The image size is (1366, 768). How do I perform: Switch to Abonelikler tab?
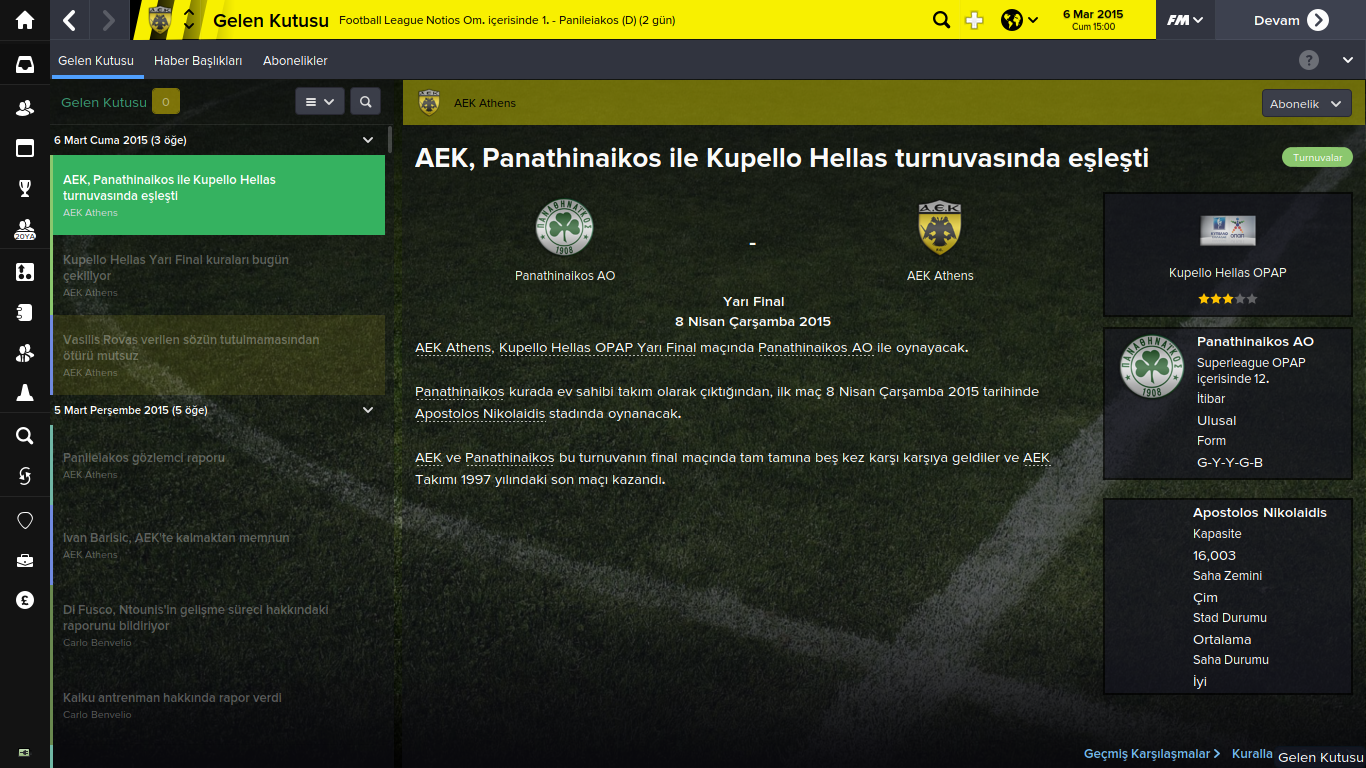[x=295, y=61]
